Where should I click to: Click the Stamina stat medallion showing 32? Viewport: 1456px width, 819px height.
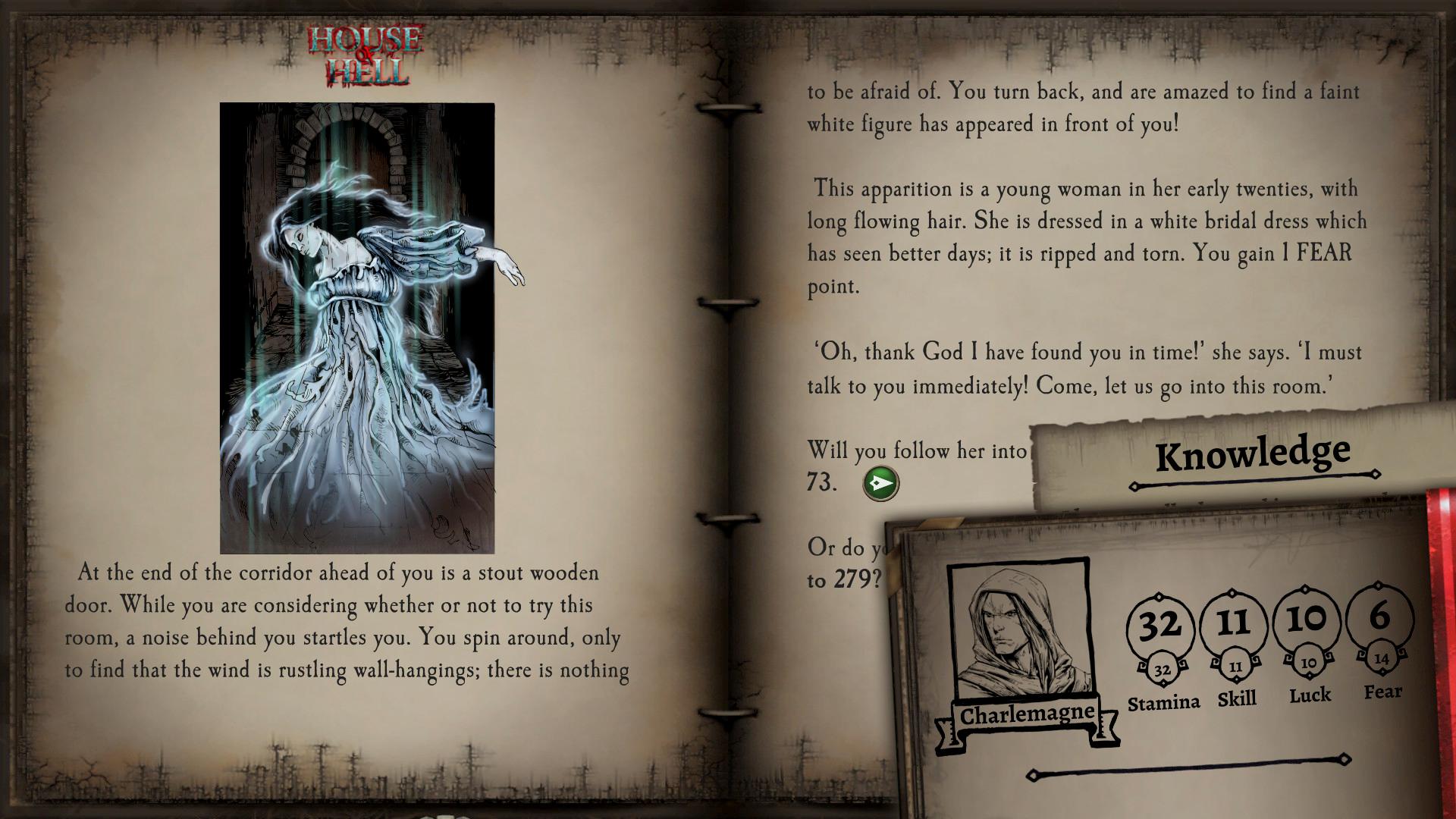point(1160,624)
